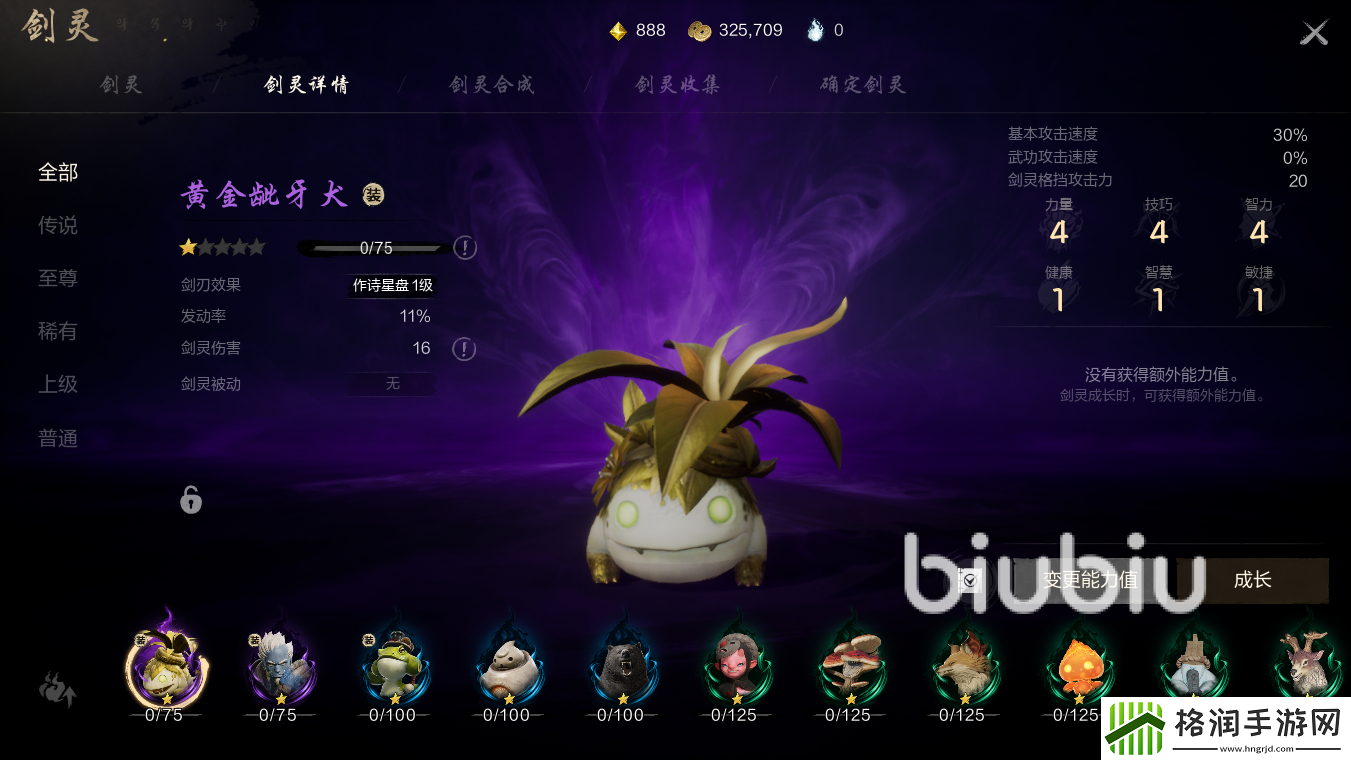The height and width of the screenshot is (760, 1351).
Task: Expand the 剑灵被动 field showing 无
Action: coord(391,383)
